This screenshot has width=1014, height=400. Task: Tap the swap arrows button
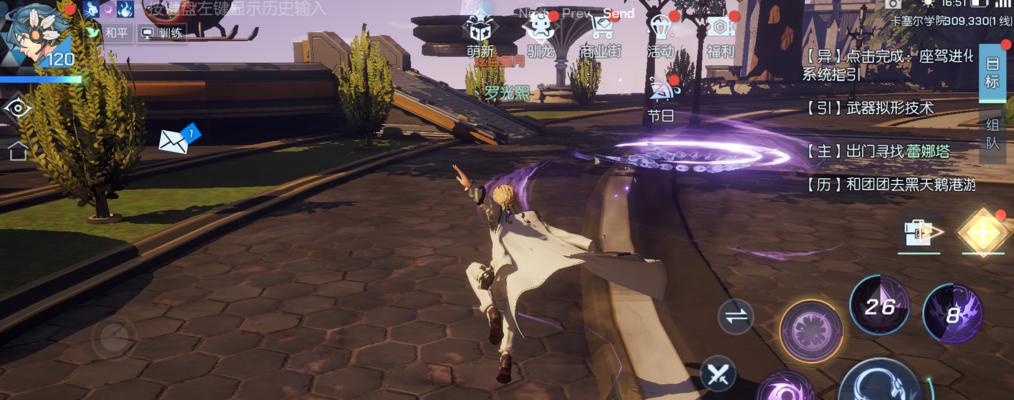tap(736, 317)
